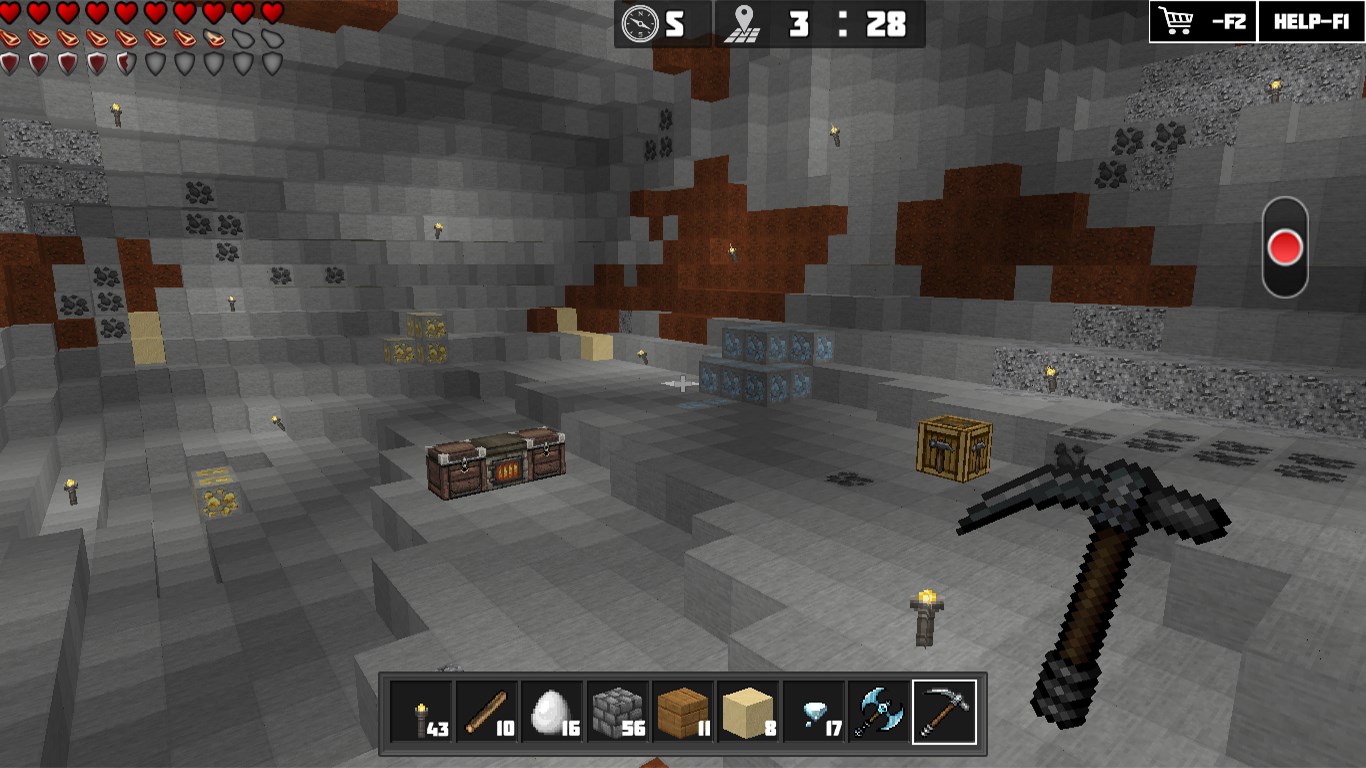Screen dimensions: 1366x768
Task: Select the torch in the hotbar
Action: tap(421, 713)
